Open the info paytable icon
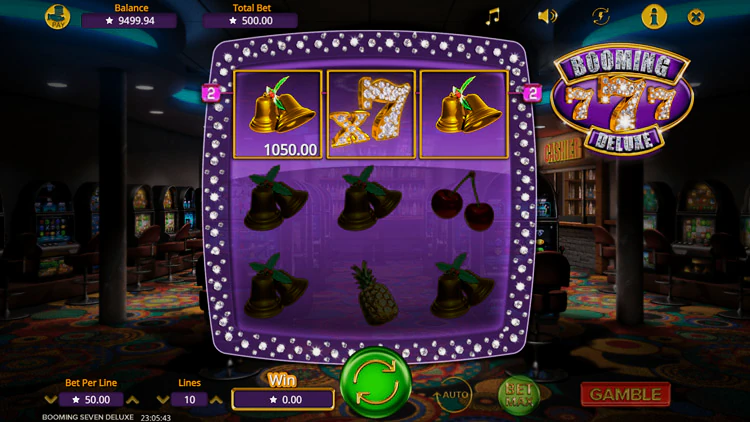This screenshot has width=750, height=422. click(x=654, y=16)
